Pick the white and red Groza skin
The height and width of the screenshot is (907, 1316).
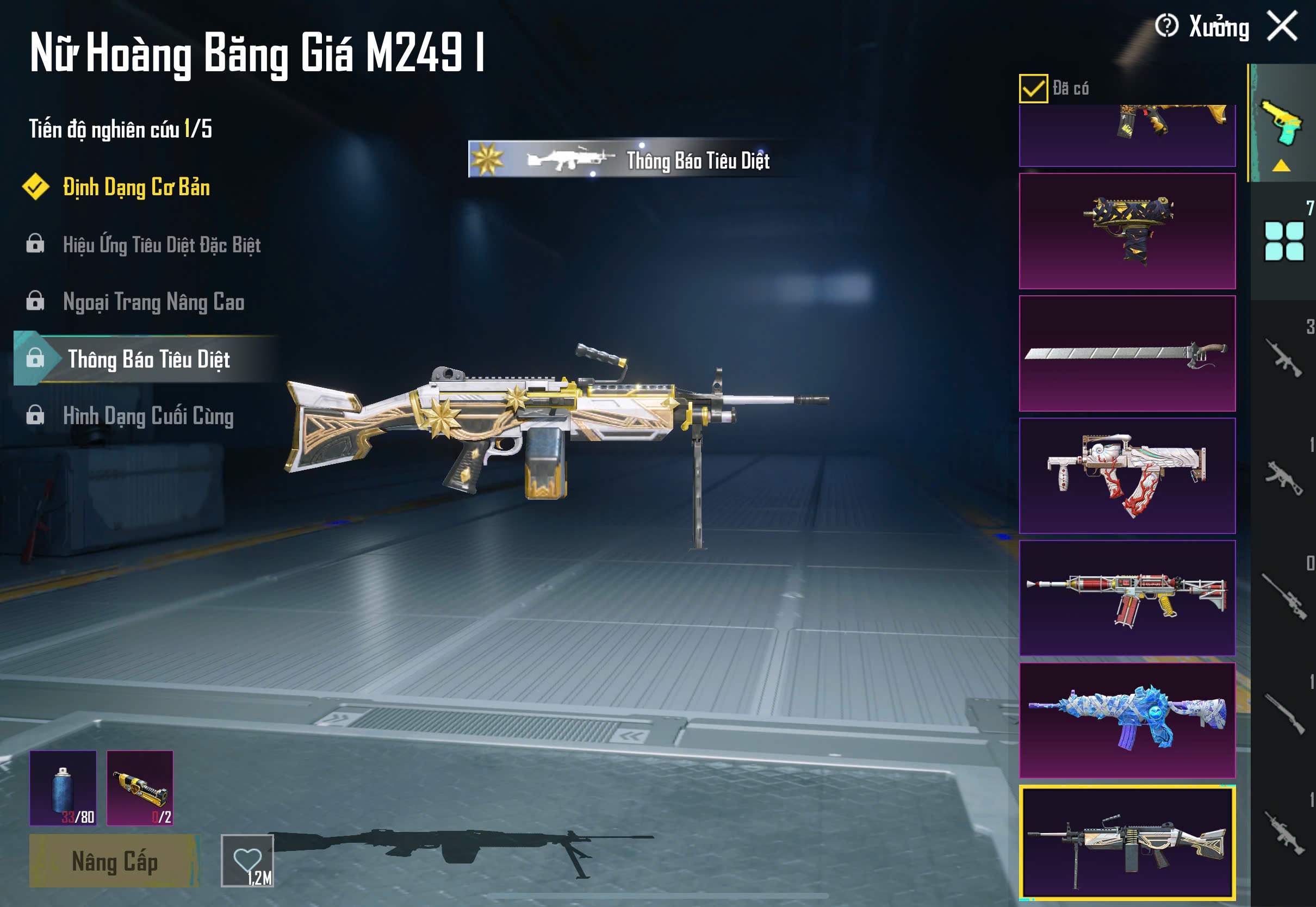[1127, 476]
